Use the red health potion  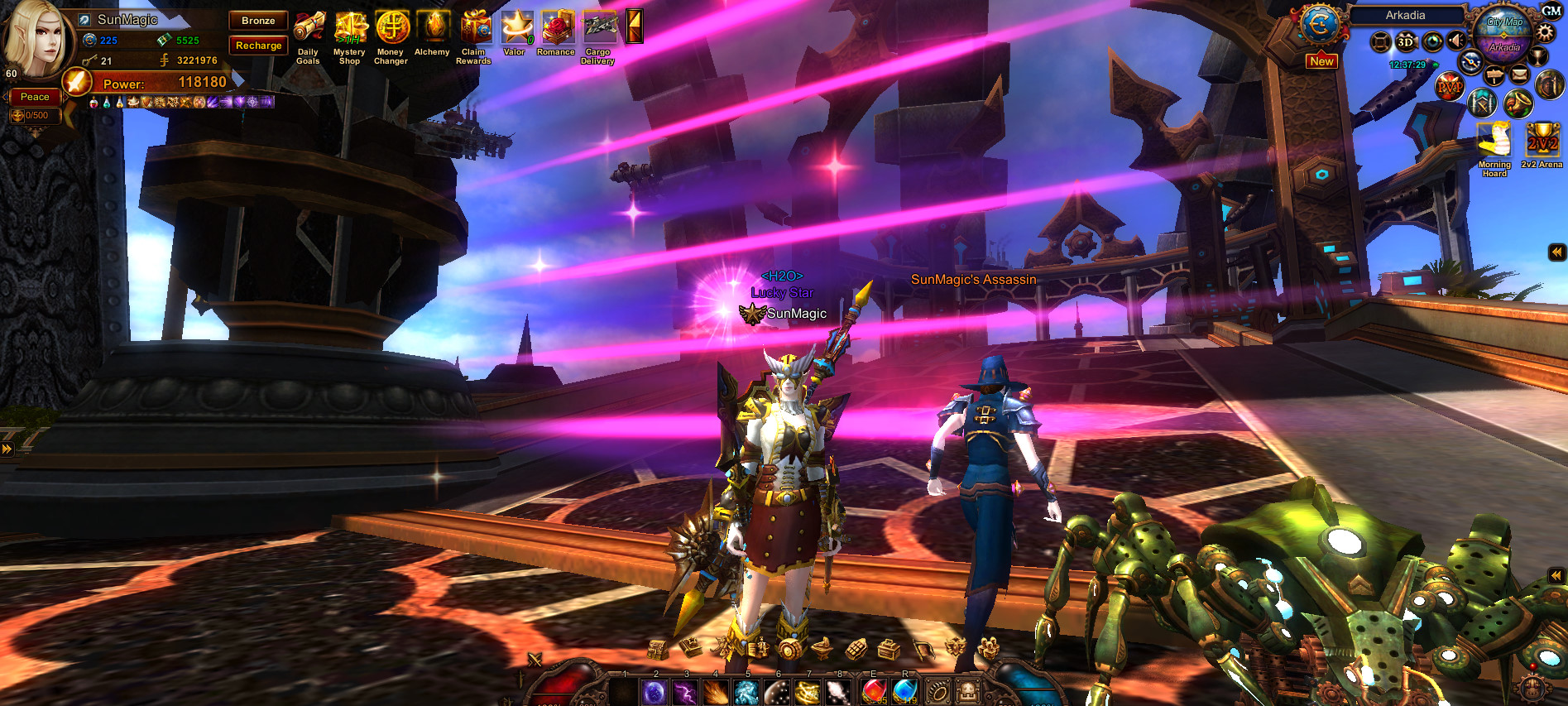(x=874, y=691)
